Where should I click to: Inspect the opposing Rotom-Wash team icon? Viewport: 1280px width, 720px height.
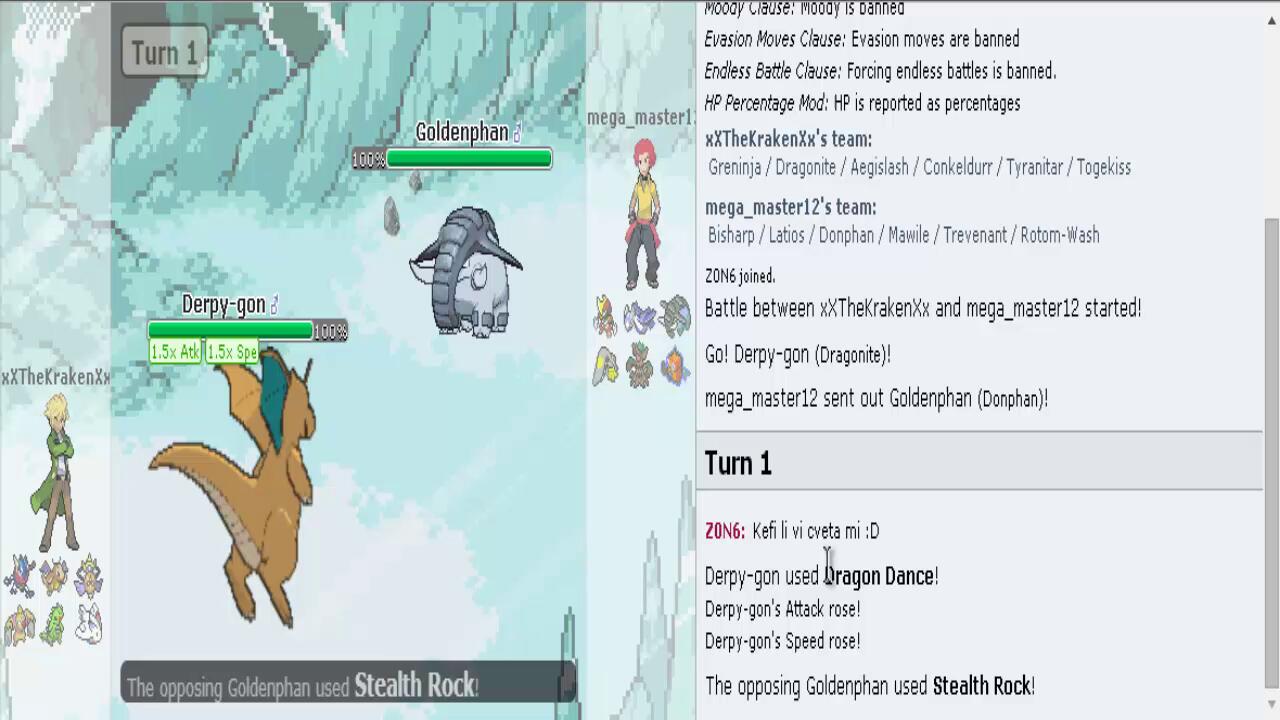point(675,365)
